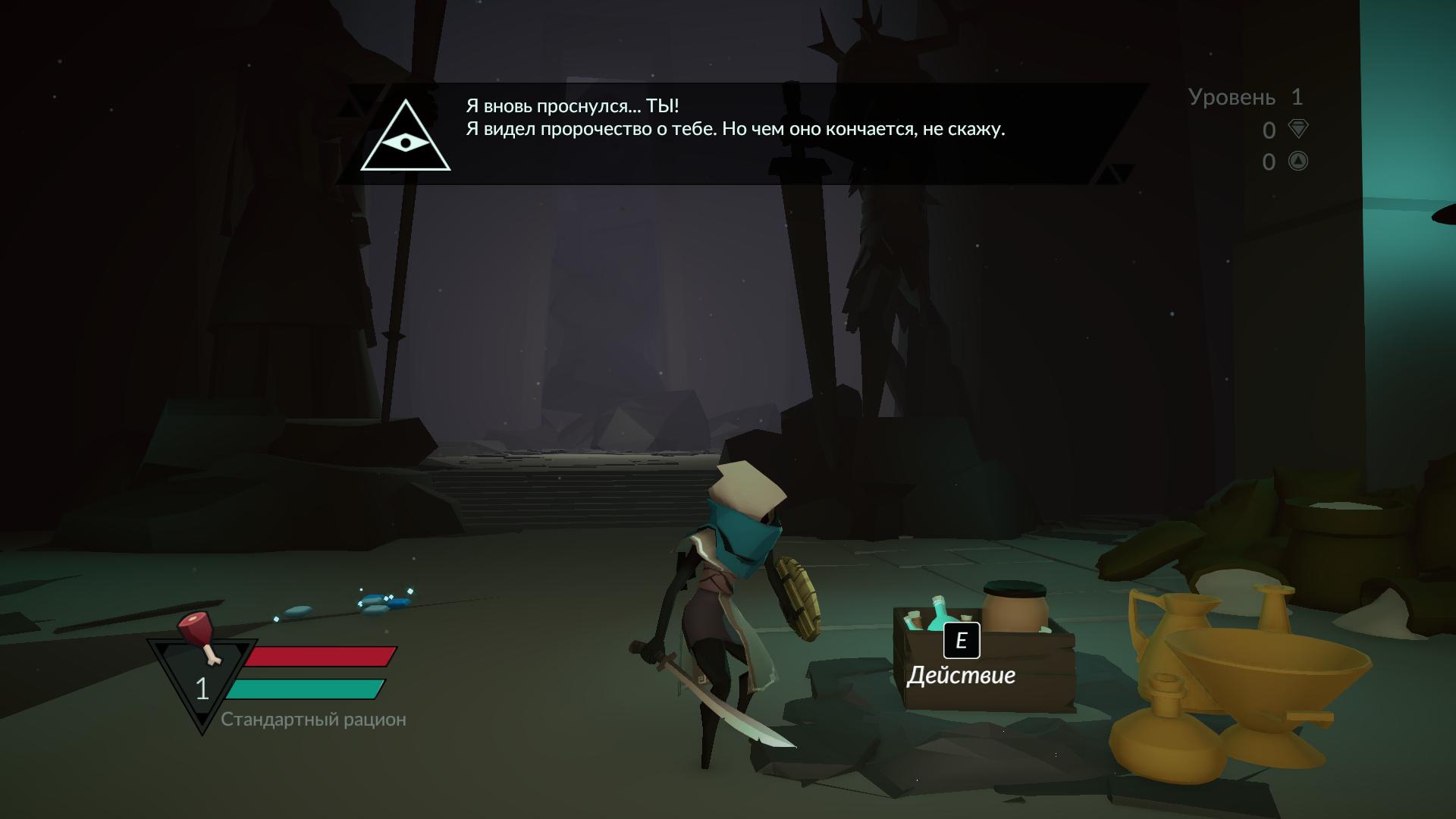Click the gem currency icon
Screen dimensions: 1456x819
click(1298, 129)
